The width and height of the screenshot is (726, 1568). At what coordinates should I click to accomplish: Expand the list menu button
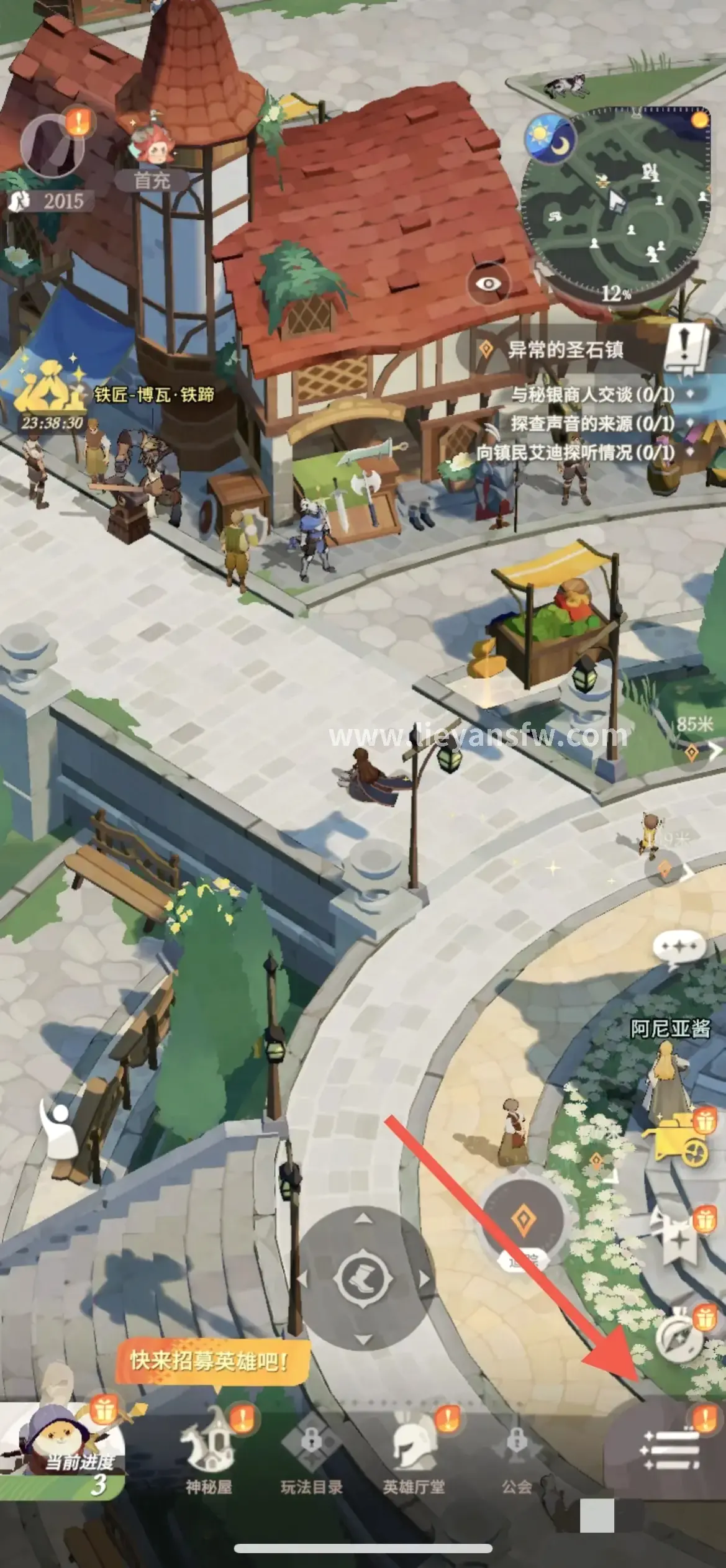pos(671,1450)
